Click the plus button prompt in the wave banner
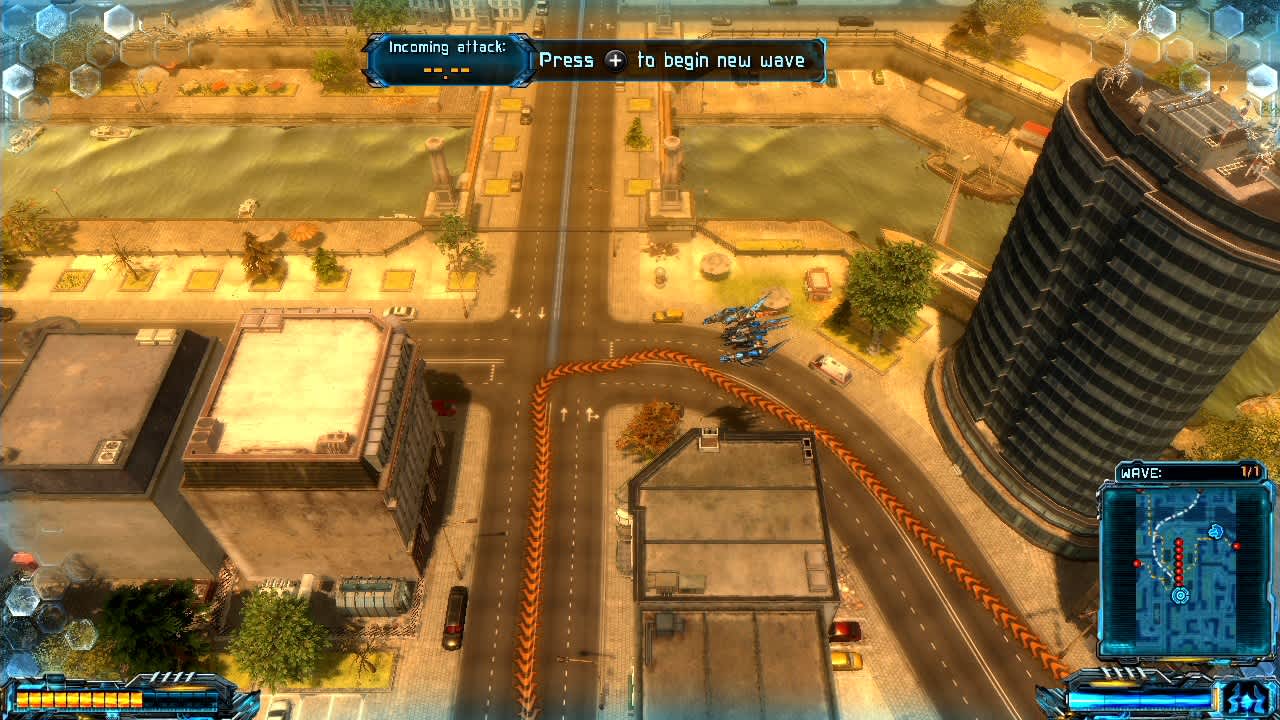The width and height of the screenshot is (1280, 720). 615,60
